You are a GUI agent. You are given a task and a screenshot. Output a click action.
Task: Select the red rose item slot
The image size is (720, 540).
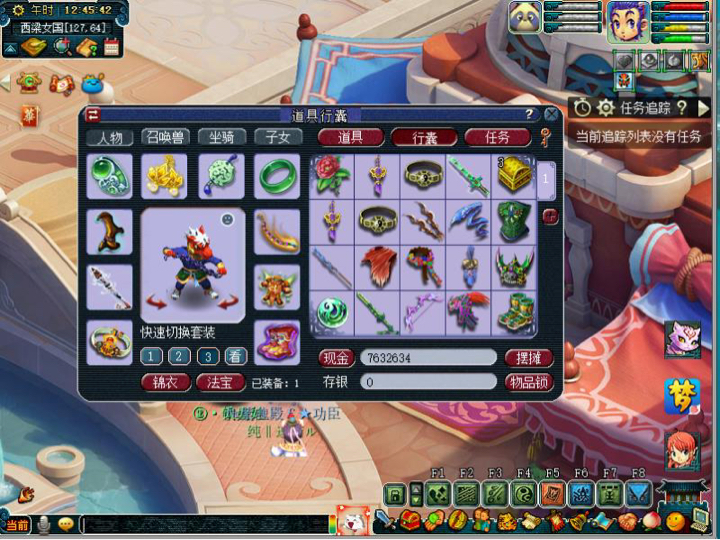coord(332,176)
